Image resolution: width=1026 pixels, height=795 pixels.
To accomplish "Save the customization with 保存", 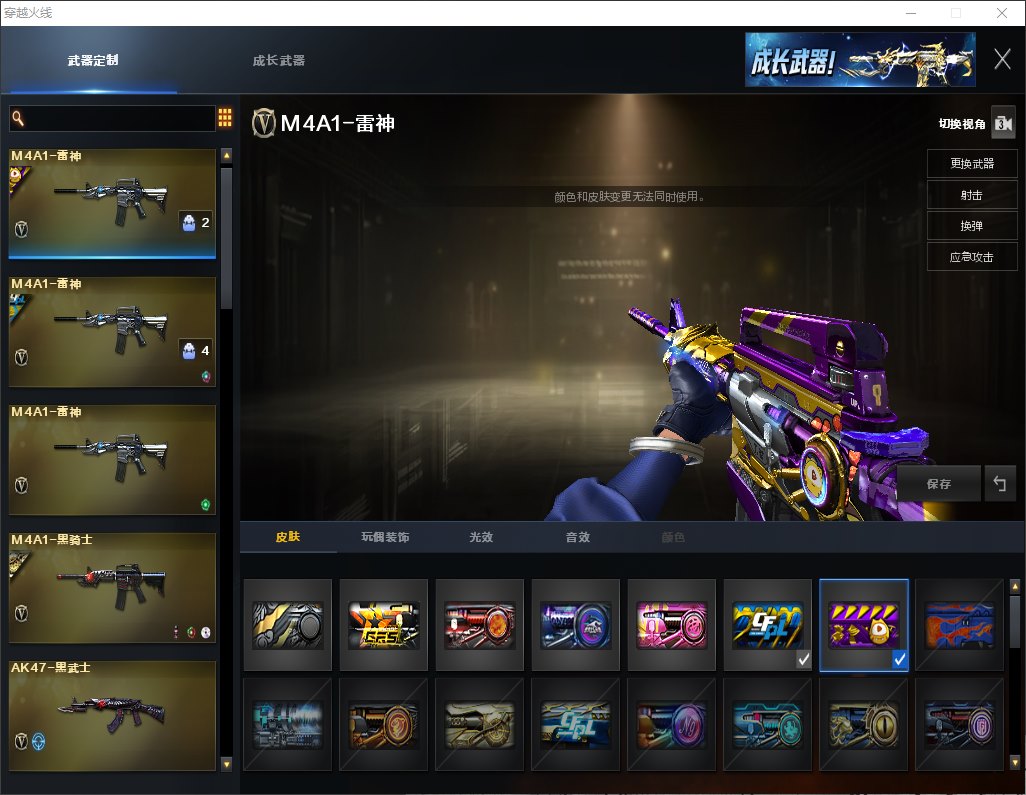I will coord(938,484).
